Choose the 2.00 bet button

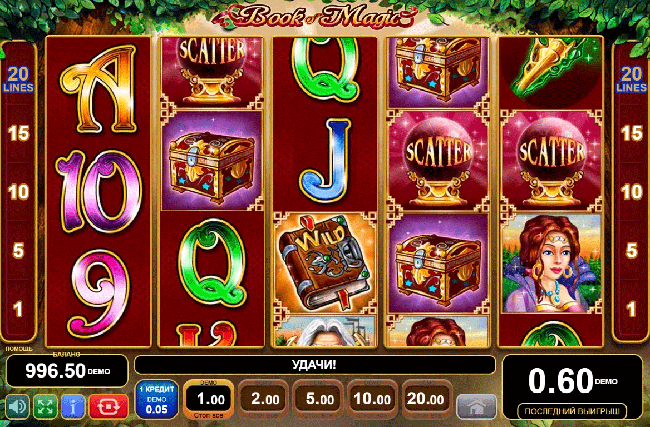point(264,400)
